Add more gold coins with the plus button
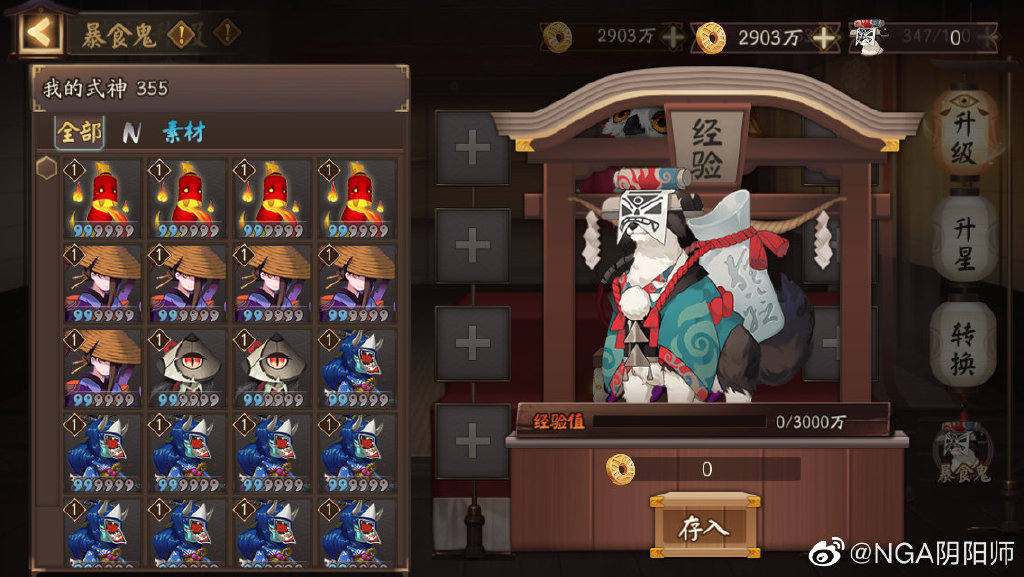This screenshot has width=1024, height=577. 824,38
